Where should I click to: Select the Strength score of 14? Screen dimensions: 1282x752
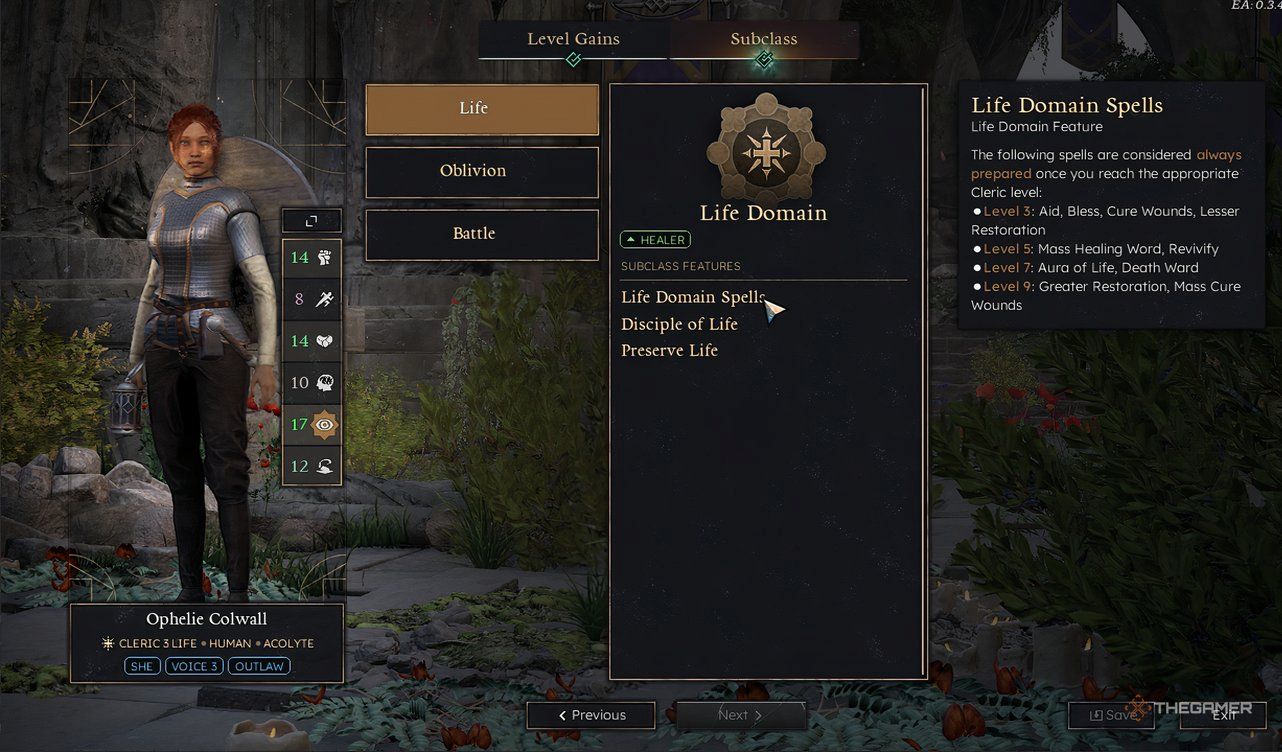click(311, 258)
